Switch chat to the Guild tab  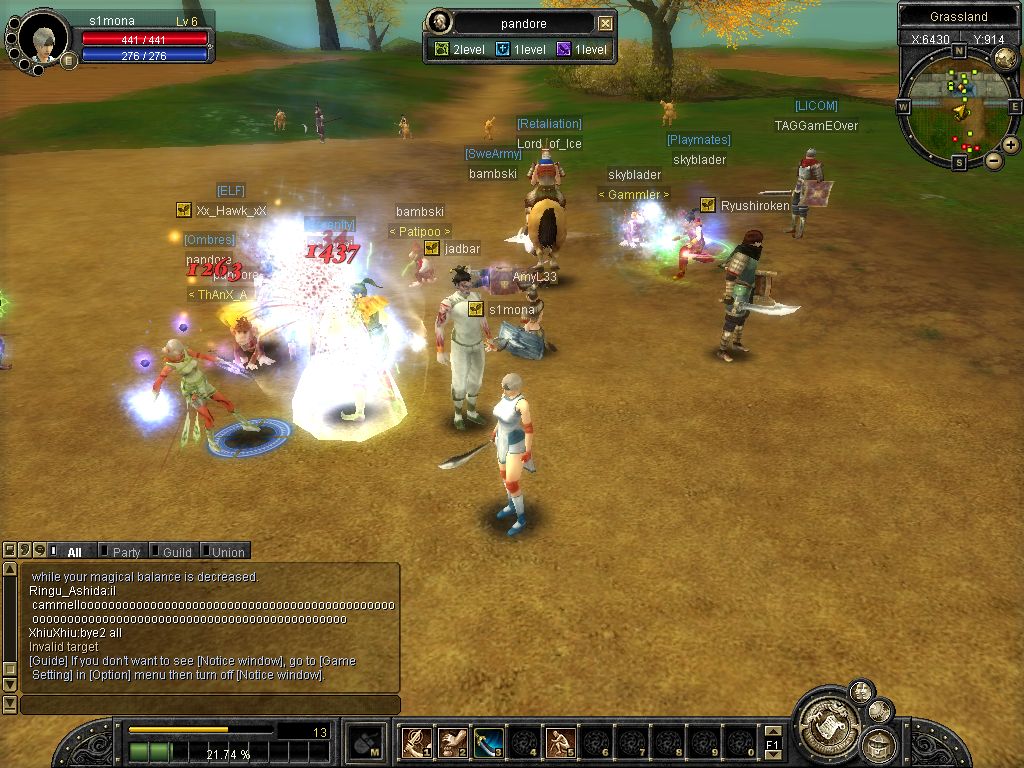point(174,551)
